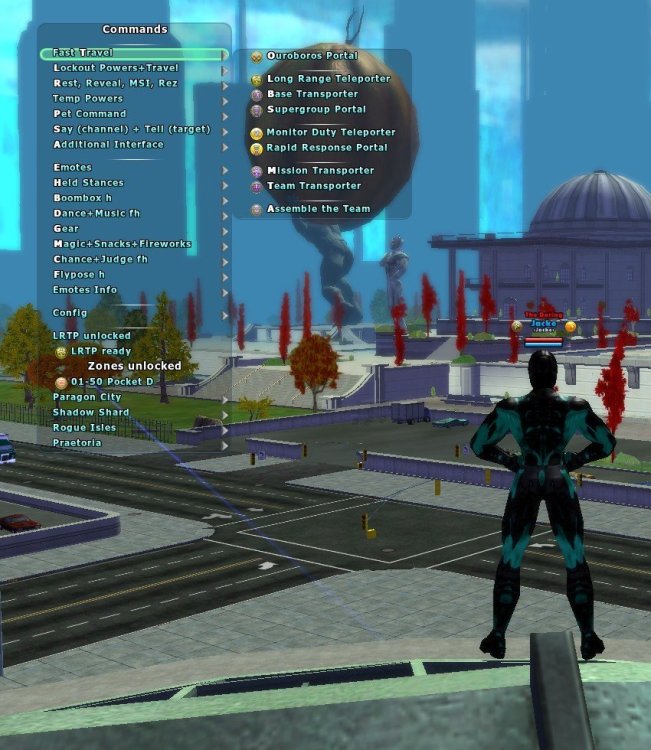
Task: Activate Monitor Duty Teleporter
Action: click(x=330, y=132)
